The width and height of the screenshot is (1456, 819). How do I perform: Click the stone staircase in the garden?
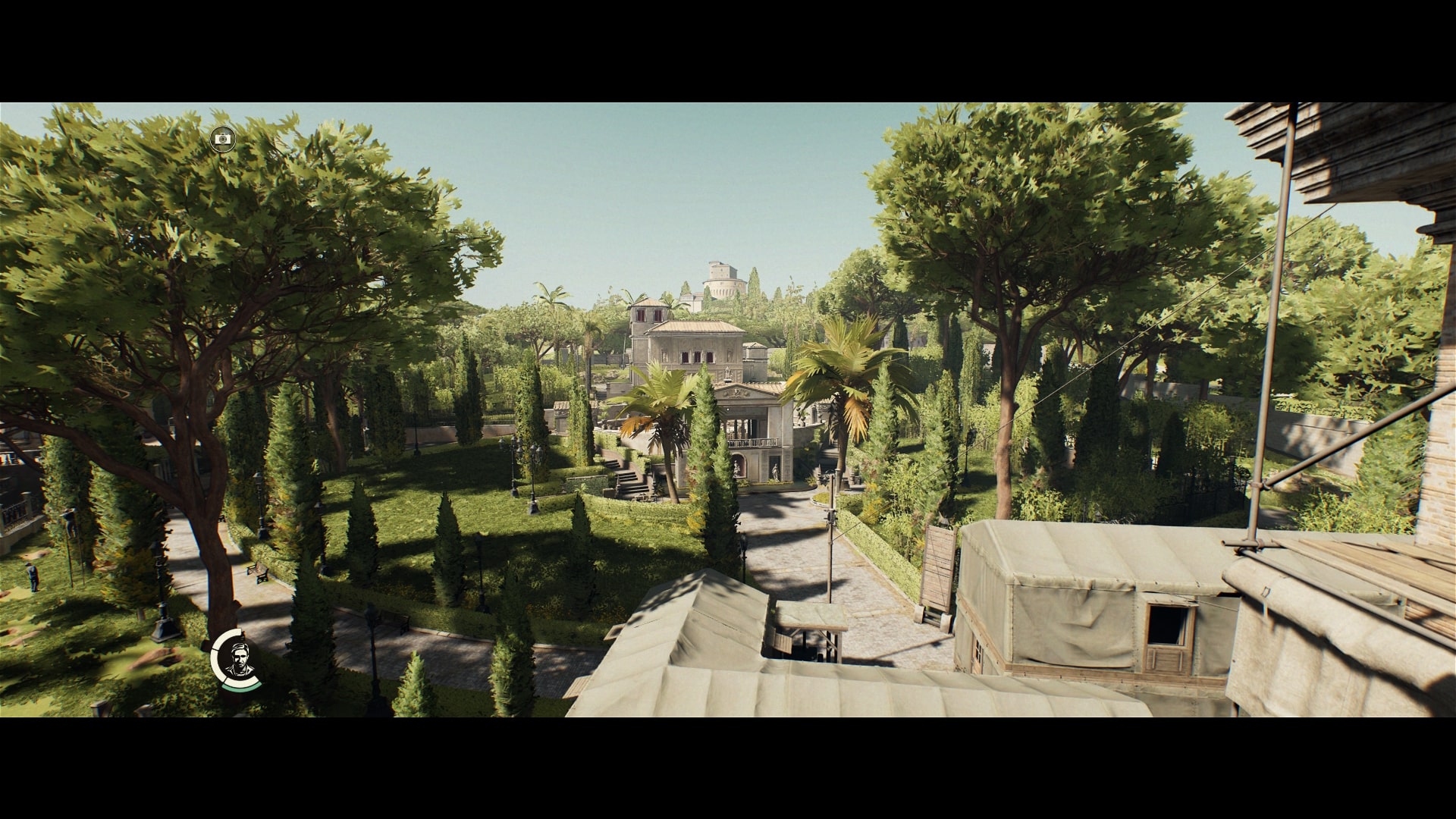click(x=629, y=478)
